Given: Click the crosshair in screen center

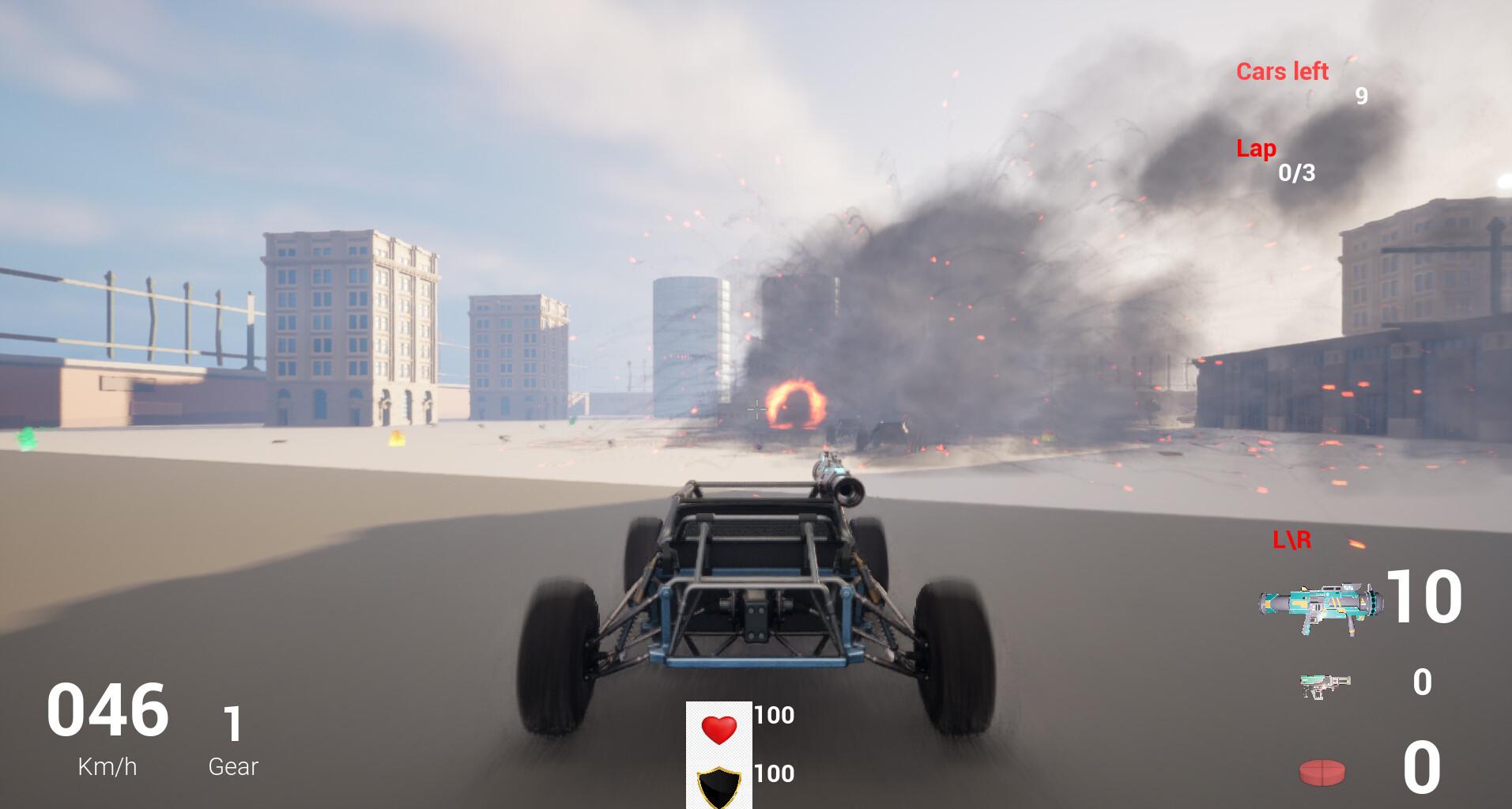Looking at the screenshot, I should [x=756, y=409].
